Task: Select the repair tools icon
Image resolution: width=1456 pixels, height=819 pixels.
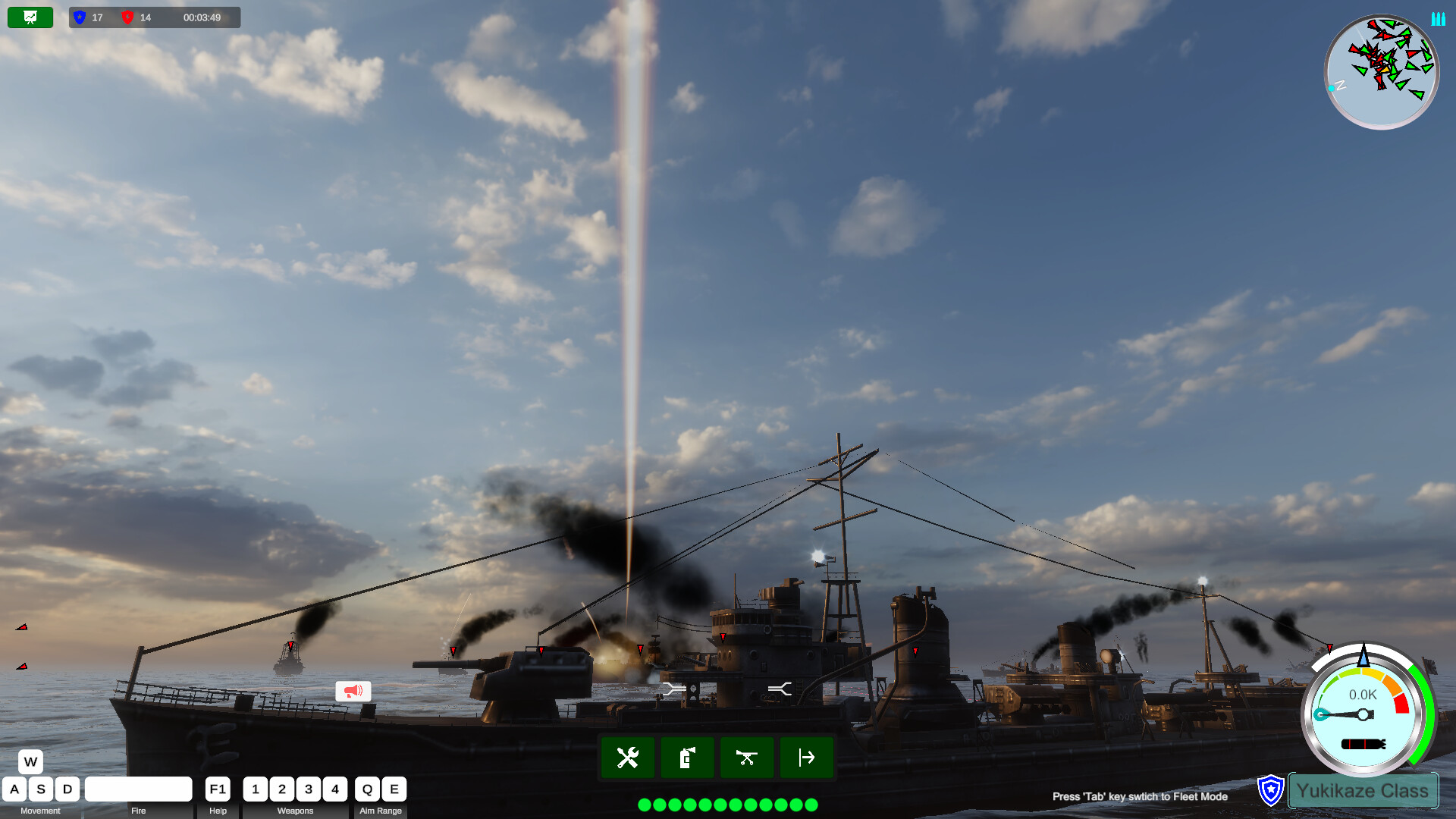Action: pyautogui.click(x=627, y=757)
